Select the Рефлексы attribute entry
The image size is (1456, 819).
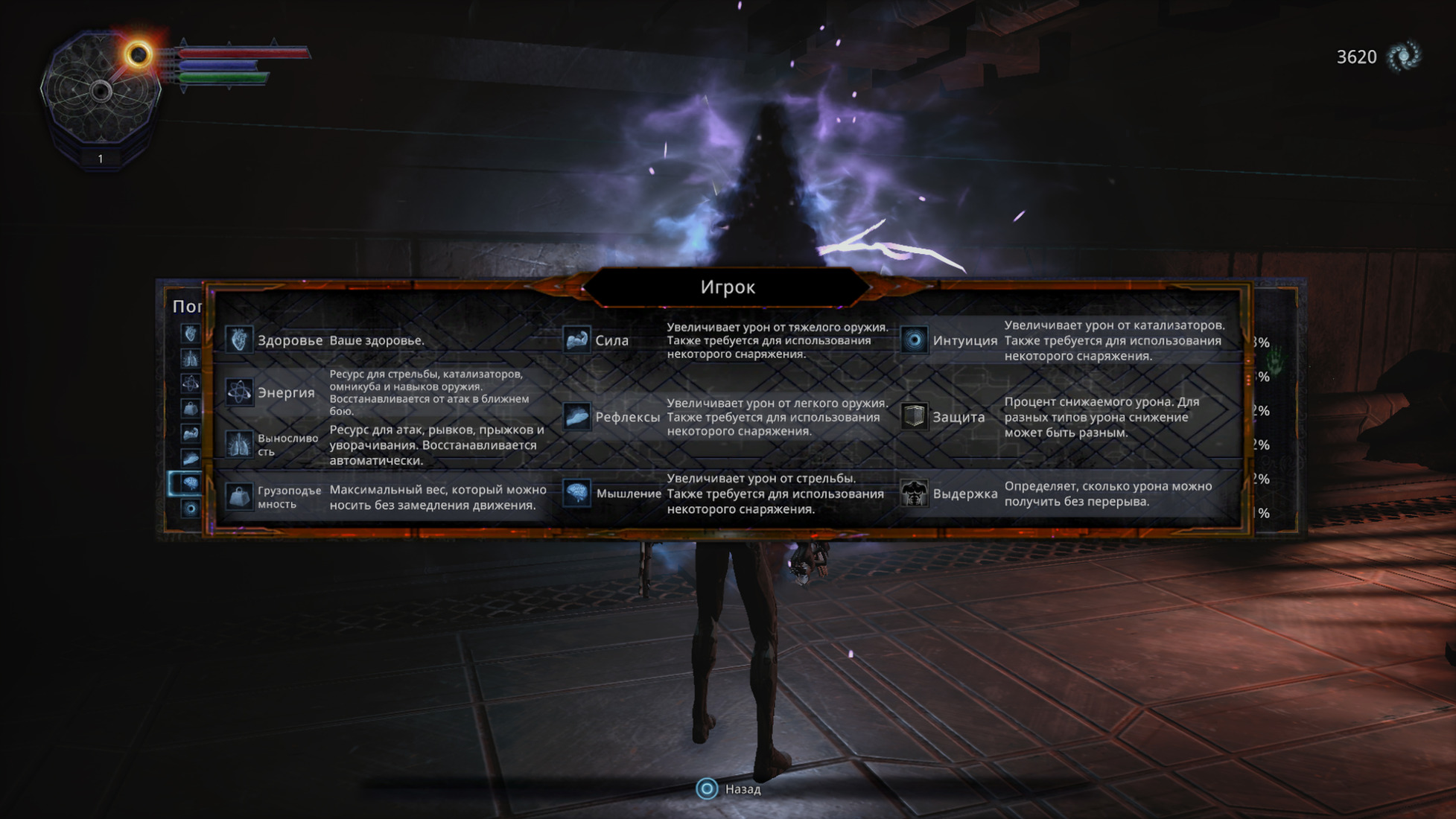tap(627, 417)
